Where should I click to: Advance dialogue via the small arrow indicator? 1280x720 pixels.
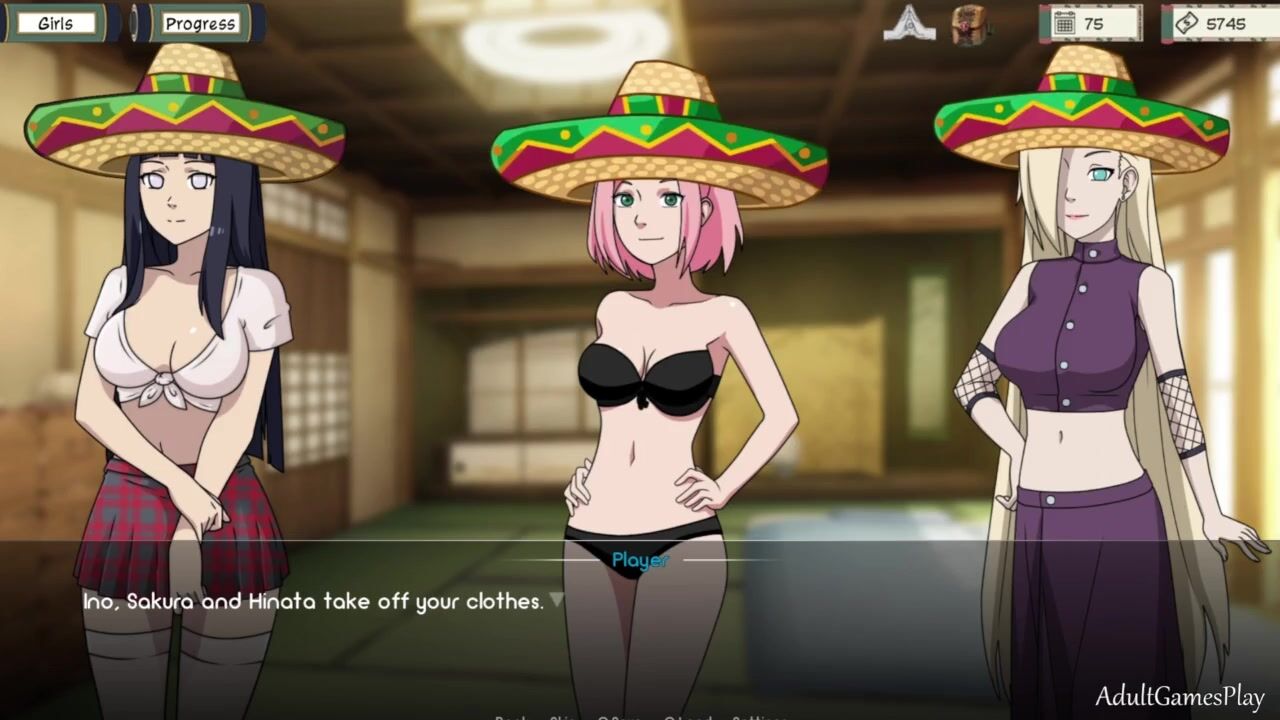(x=557, y=600)
